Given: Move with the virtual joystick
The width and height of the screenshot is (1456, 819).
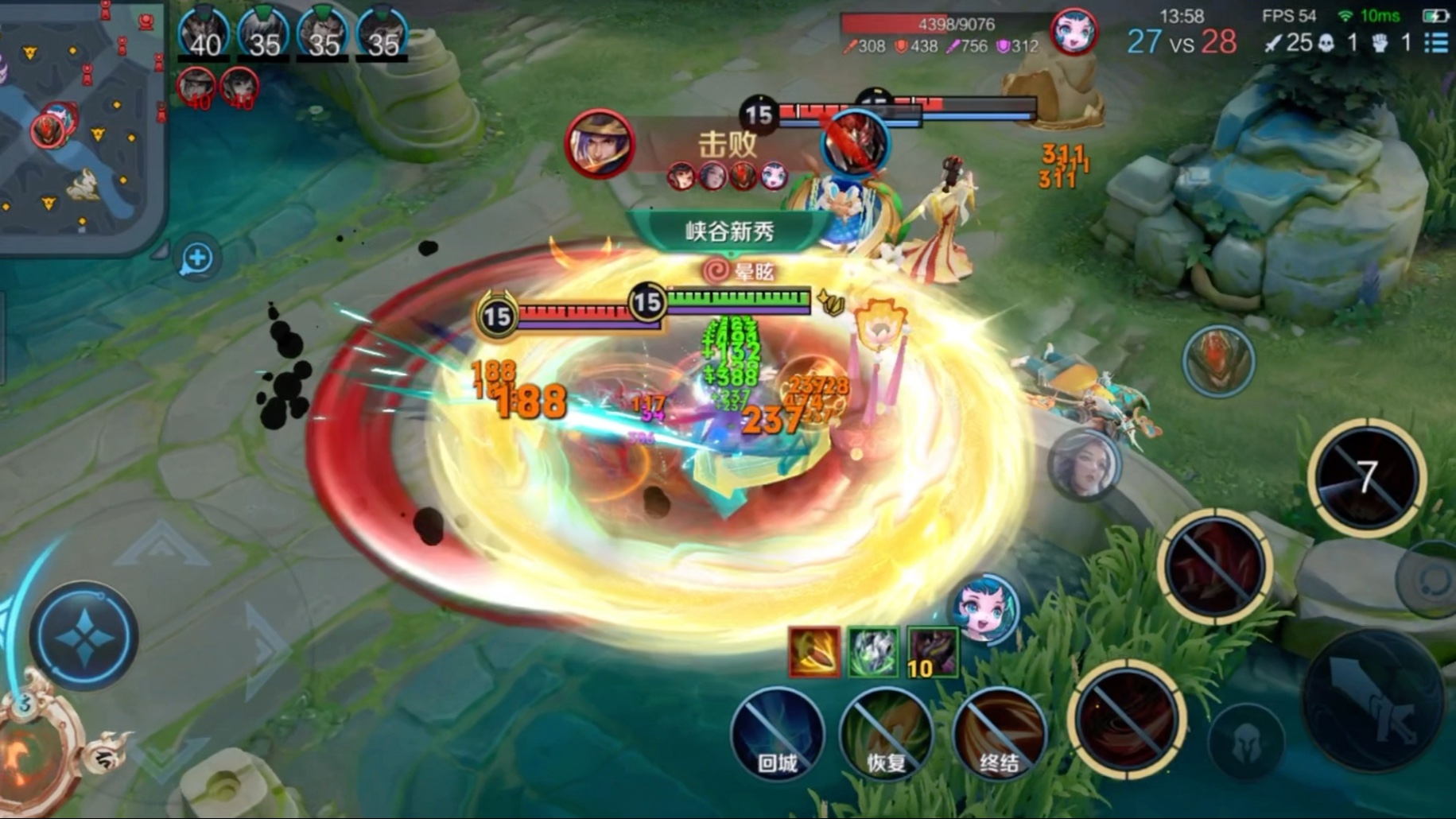Looking at the screenshot, I should coord(83,635).
